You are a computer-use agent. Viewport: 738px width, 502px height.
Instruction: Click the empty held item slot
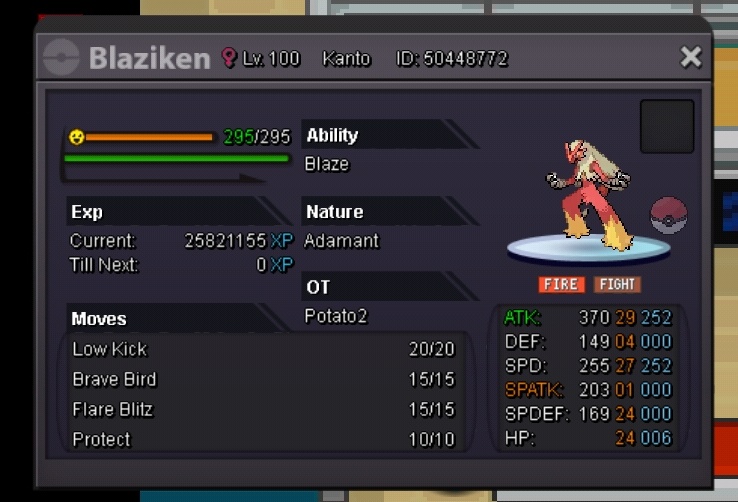(667, 126)
